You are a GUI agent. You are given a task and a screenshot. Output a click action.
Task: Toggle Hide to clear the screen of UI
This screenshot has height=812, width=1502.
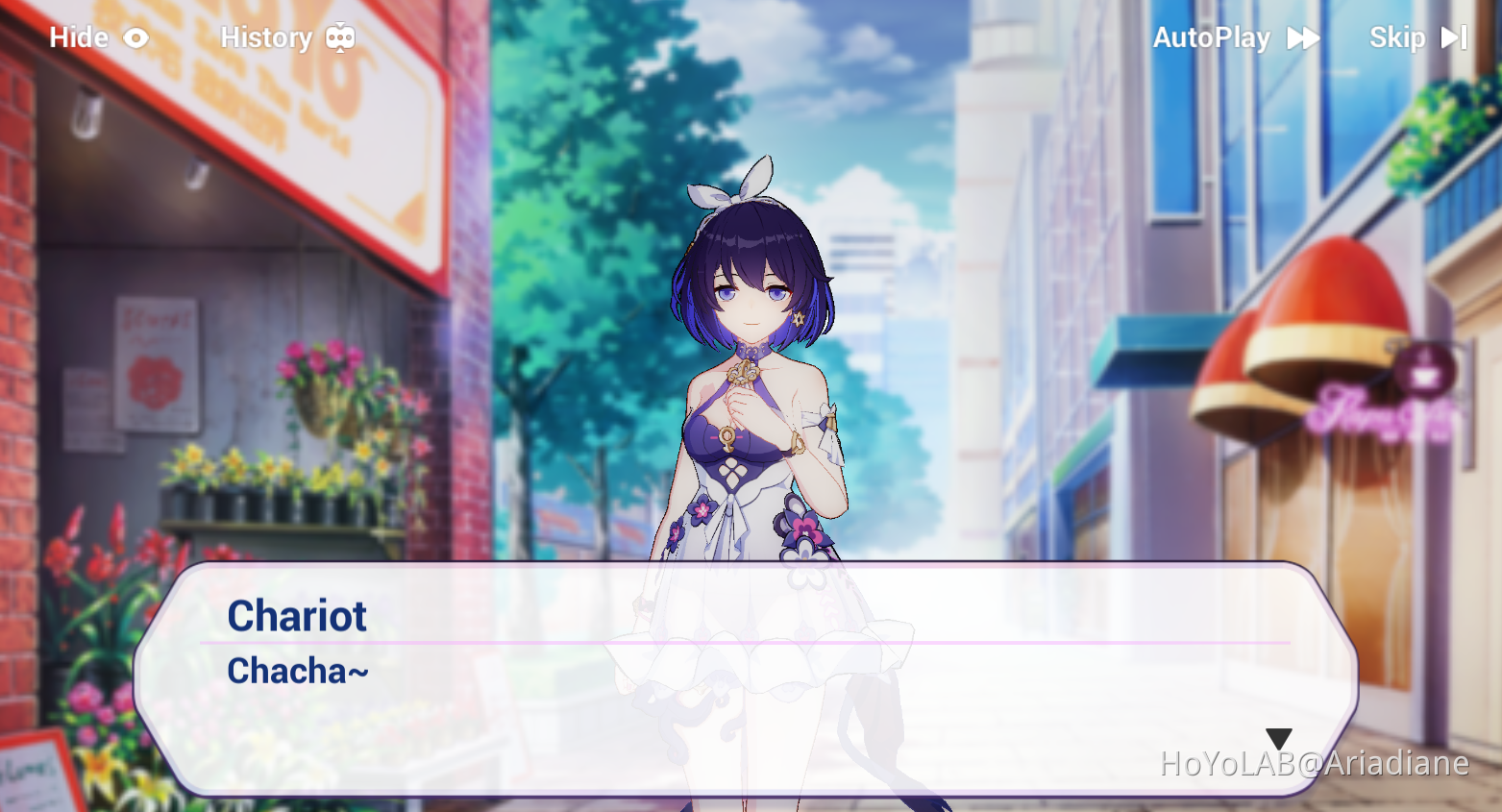tap(99, 37)
